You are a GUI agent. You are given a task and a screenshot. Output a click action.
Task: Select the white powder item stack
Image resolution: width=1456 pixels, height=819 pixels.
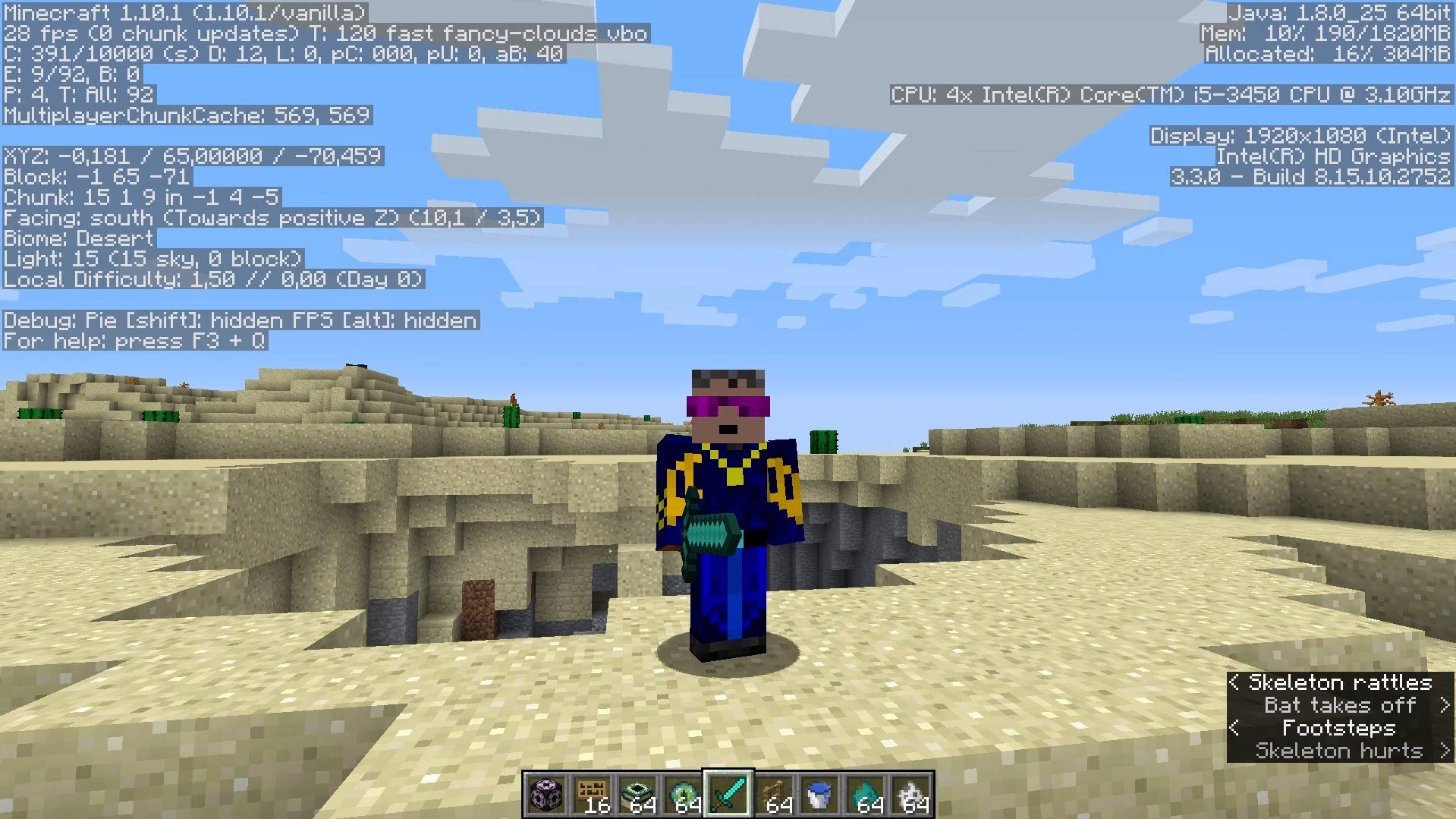(x=910, y=794)
